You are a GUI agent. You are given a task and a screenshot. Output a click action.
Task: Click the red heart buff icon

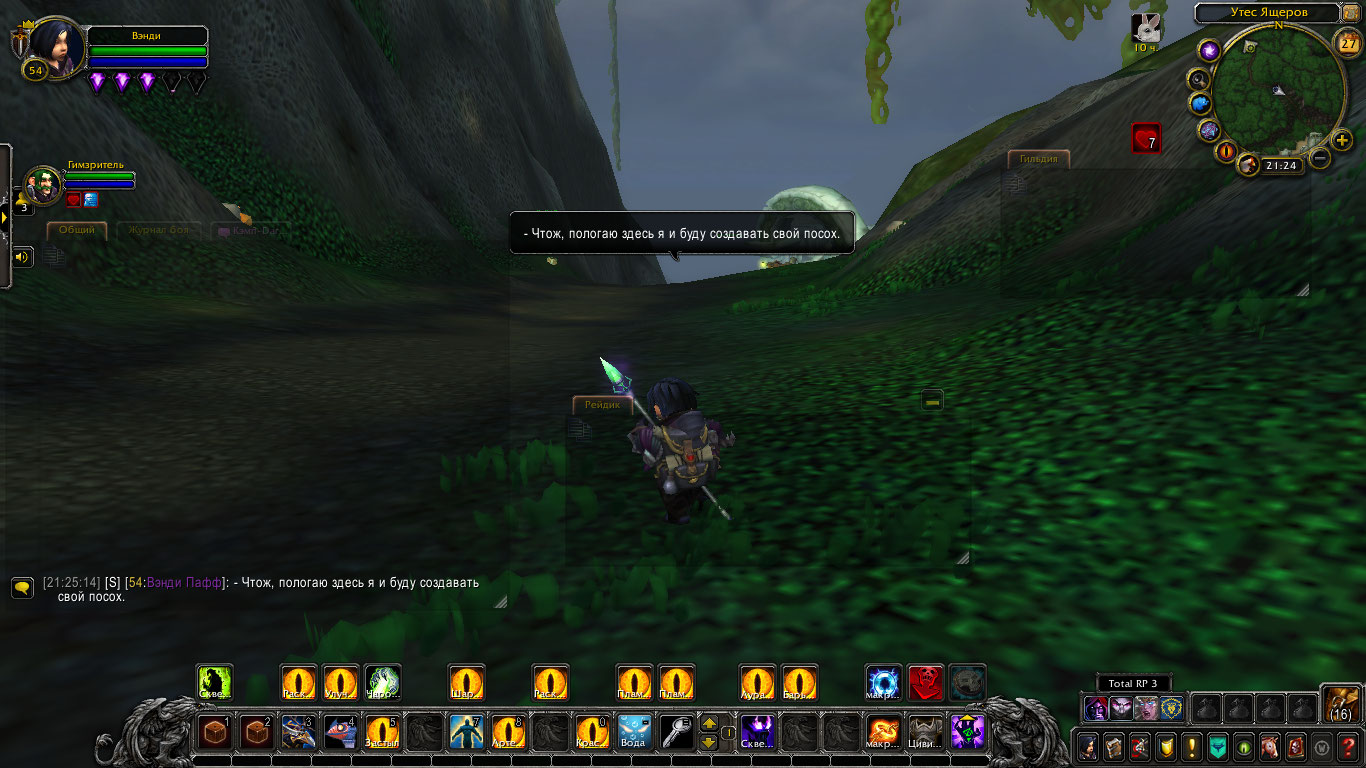pos(1146,138)
